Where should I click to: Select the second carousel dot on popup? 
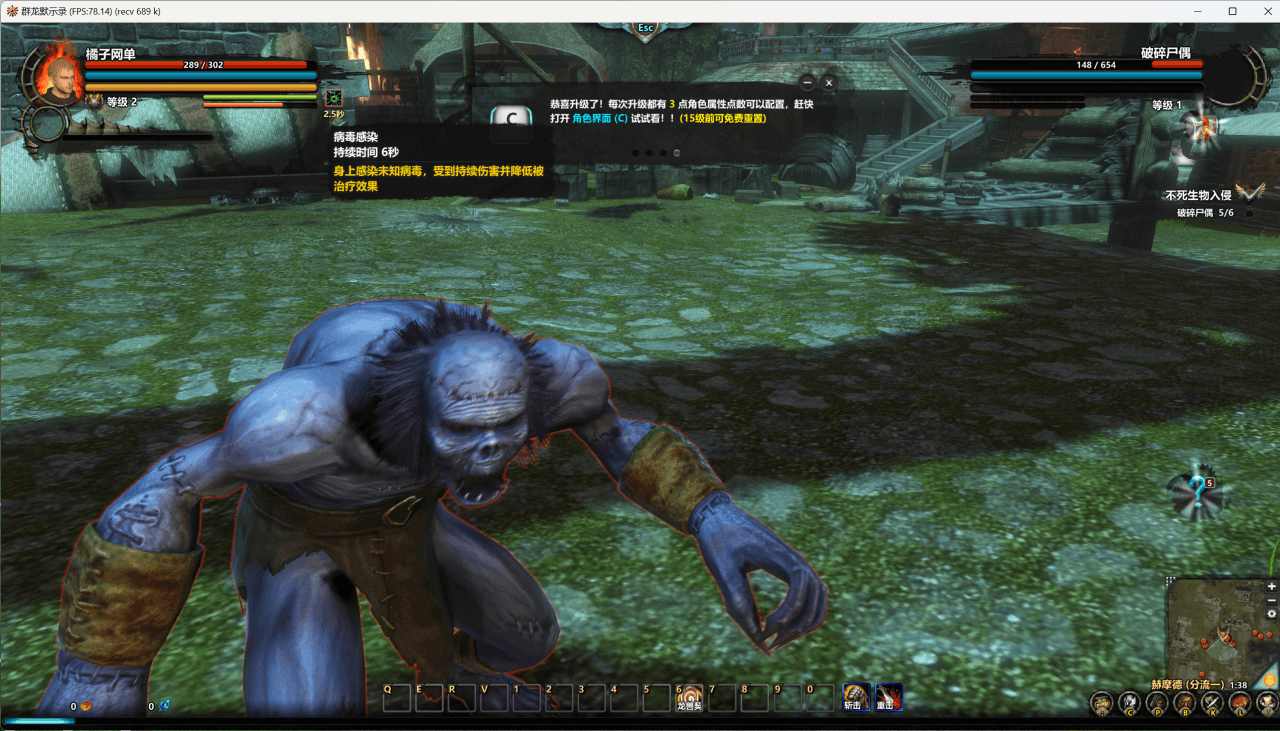pos(649,153)
